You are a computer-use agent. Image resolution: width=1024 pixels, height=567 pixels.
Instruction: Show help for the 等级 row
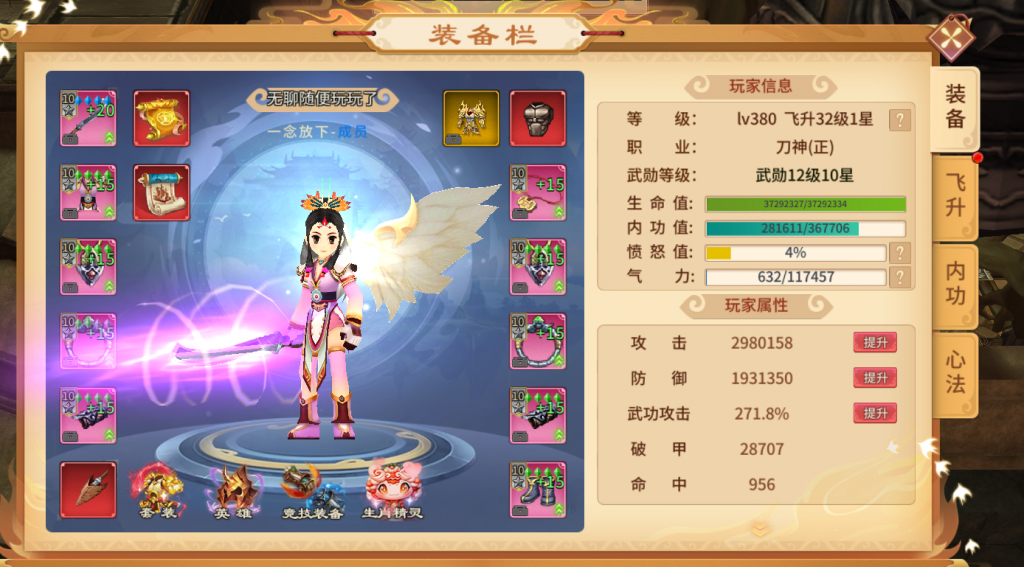tap(900, 120)
